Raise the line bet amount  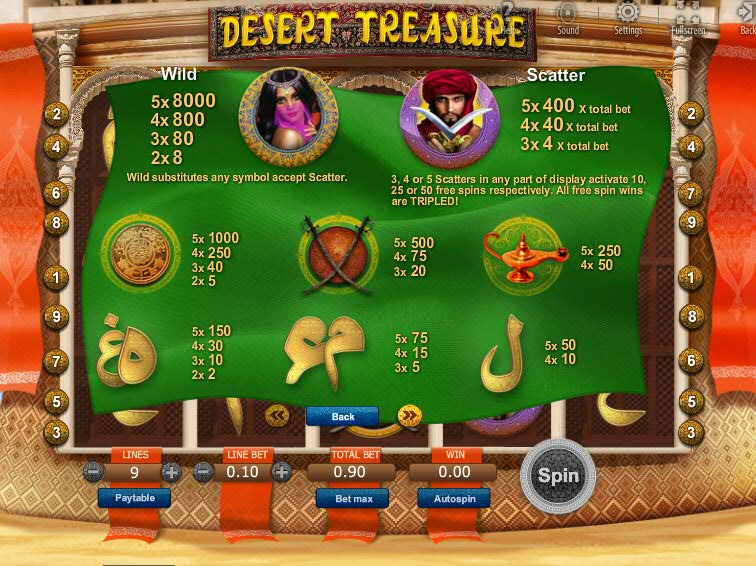coord(282,472)
